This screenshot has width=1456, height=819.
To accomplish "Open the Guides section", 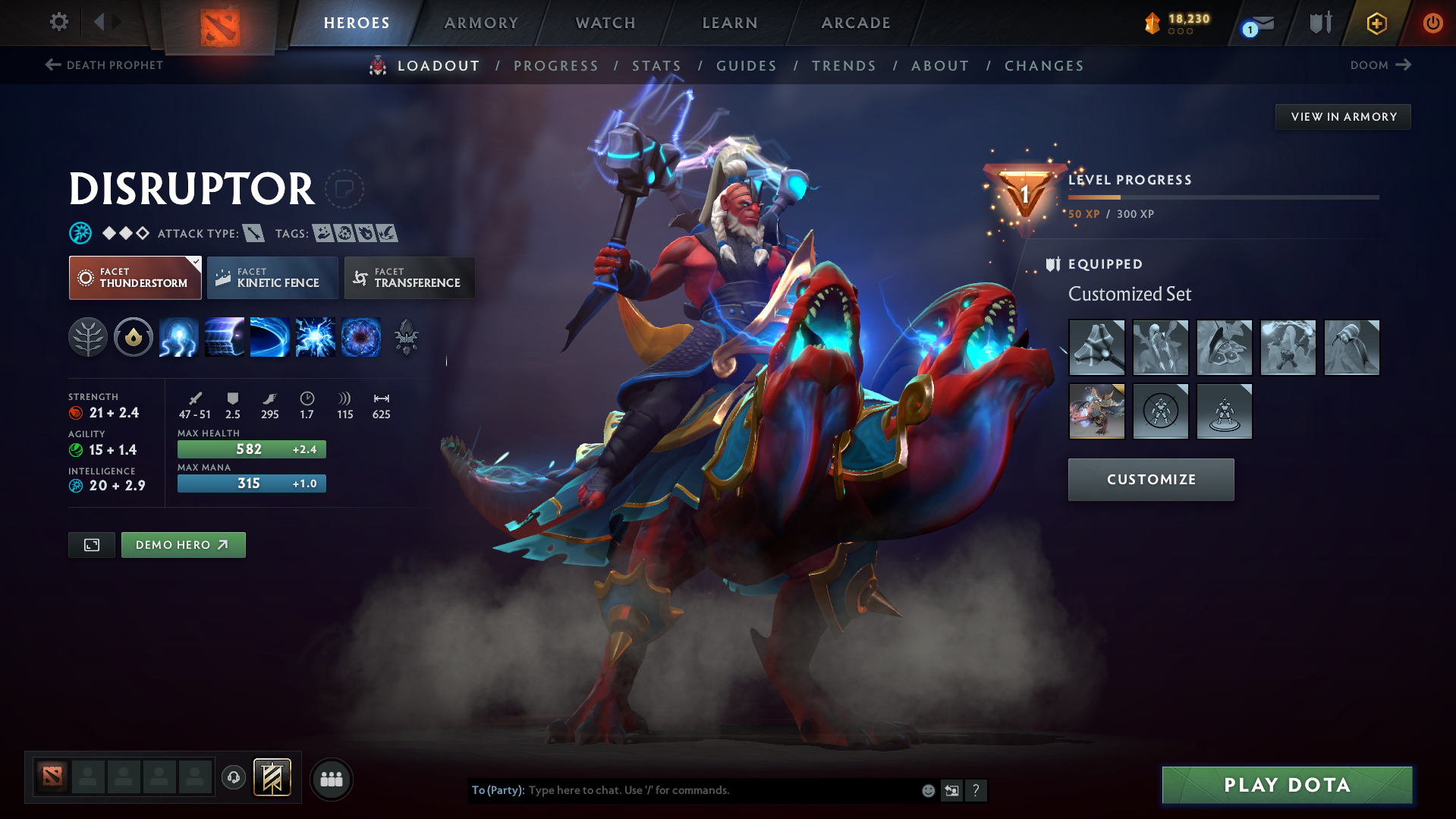I will (747, 66).
